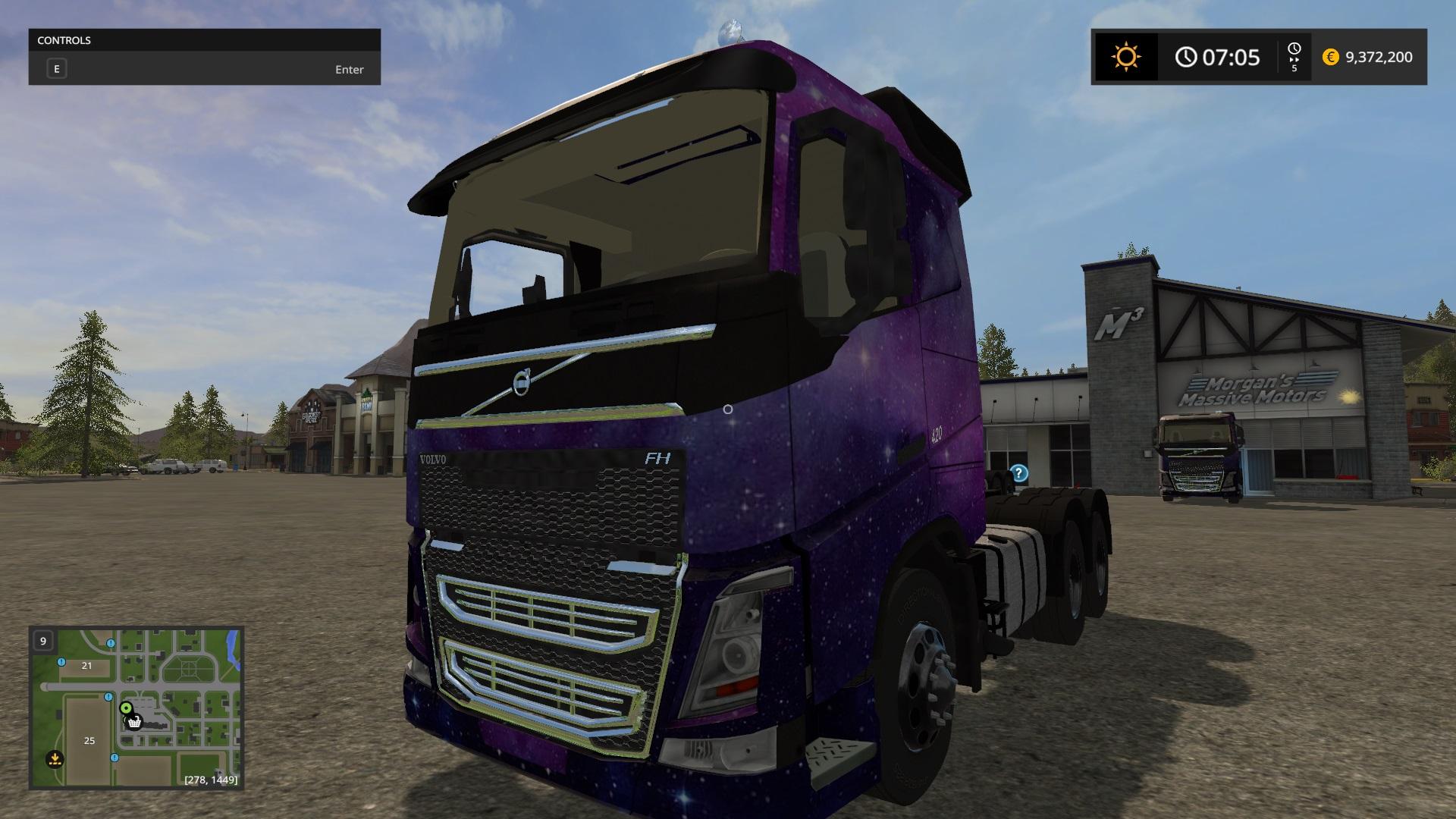Open the minimap overview
1456x819 pixels.
pos(136,708)
